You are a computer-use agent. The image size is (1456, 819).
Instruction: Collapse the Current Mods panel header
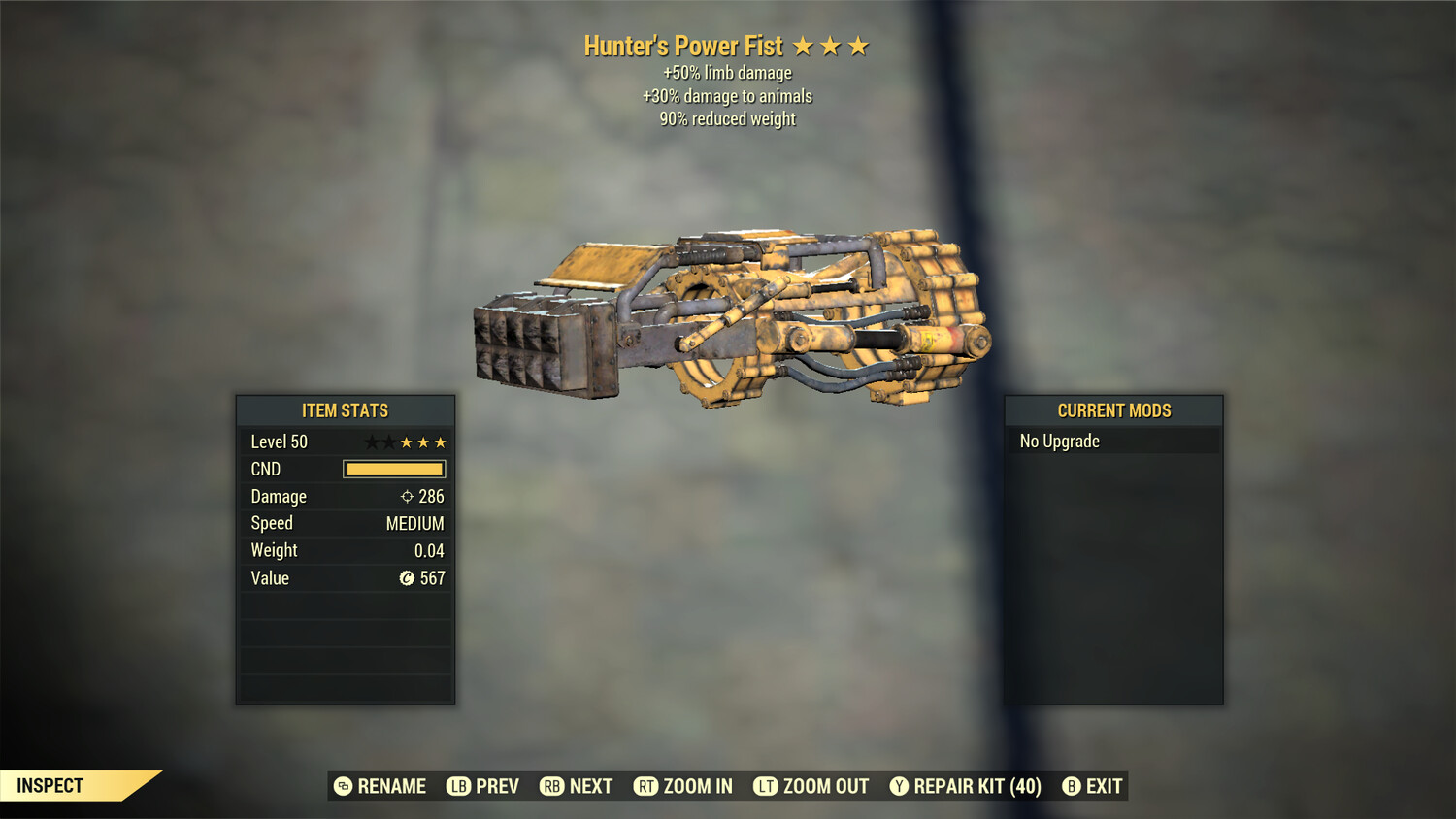pos(1113,409)
